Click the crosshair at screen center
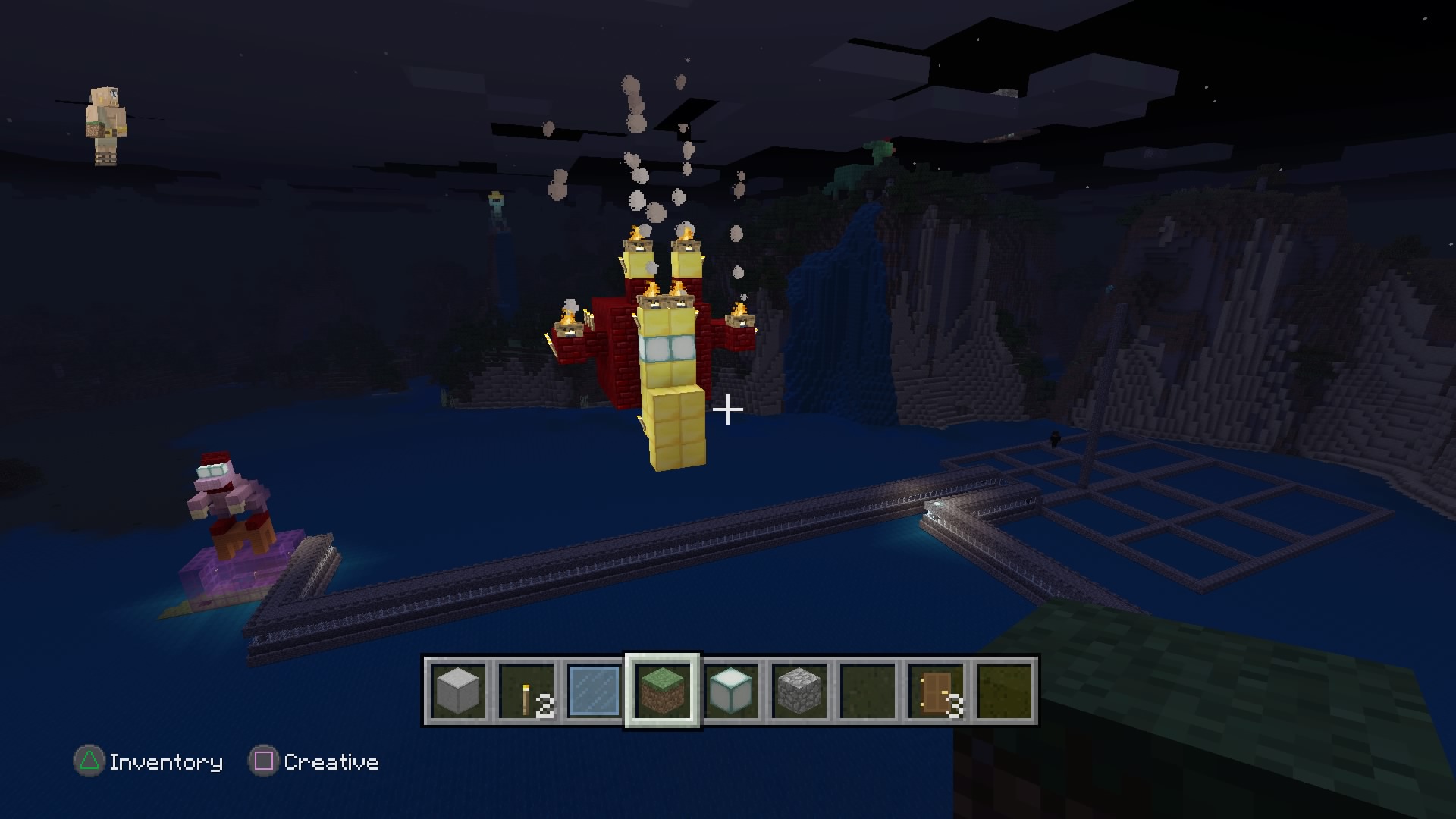 [728, 409]
